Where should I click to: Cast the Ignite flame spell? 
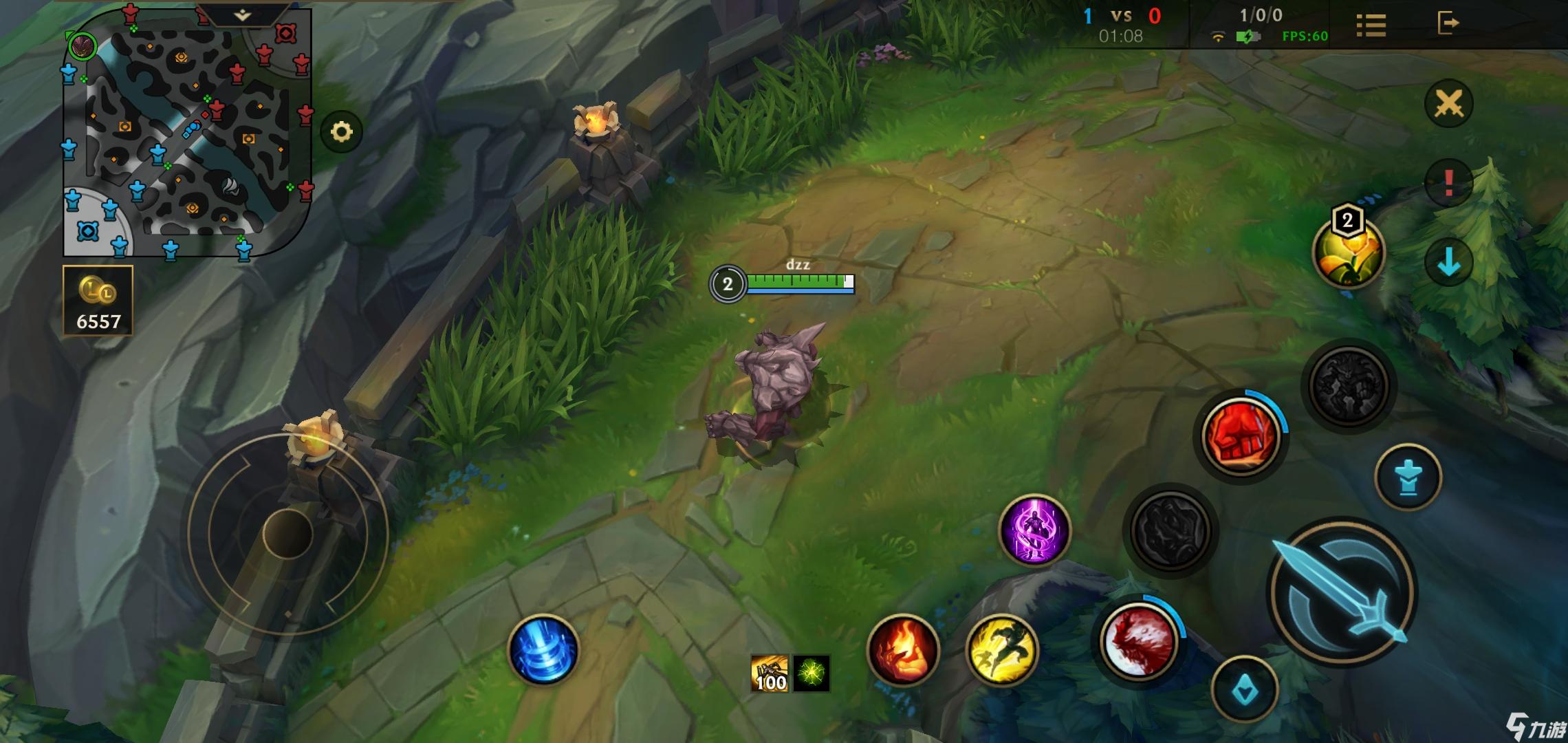coord(903,650)
